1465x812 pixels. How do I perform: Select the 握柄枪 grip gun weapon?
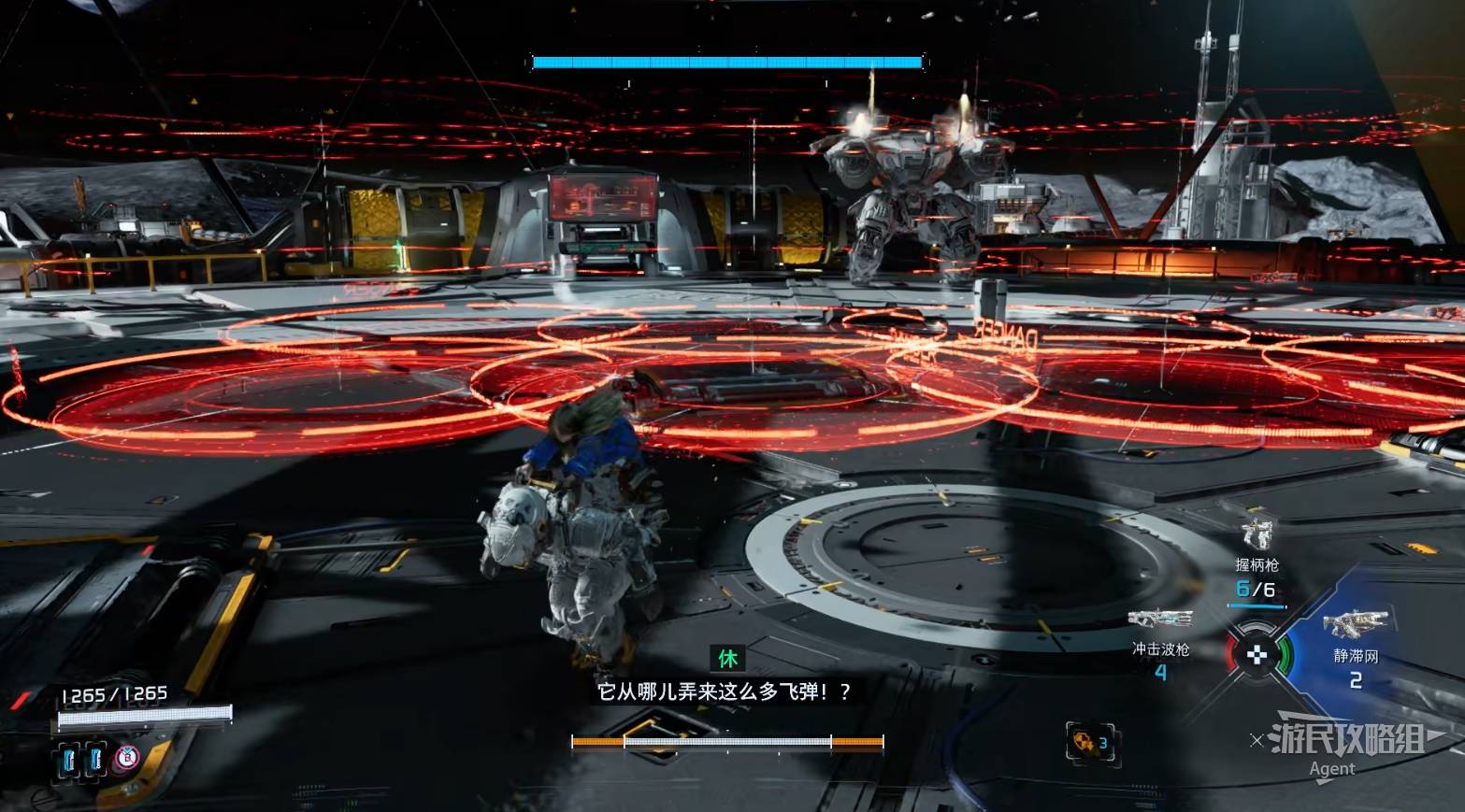coord(1257,534)
